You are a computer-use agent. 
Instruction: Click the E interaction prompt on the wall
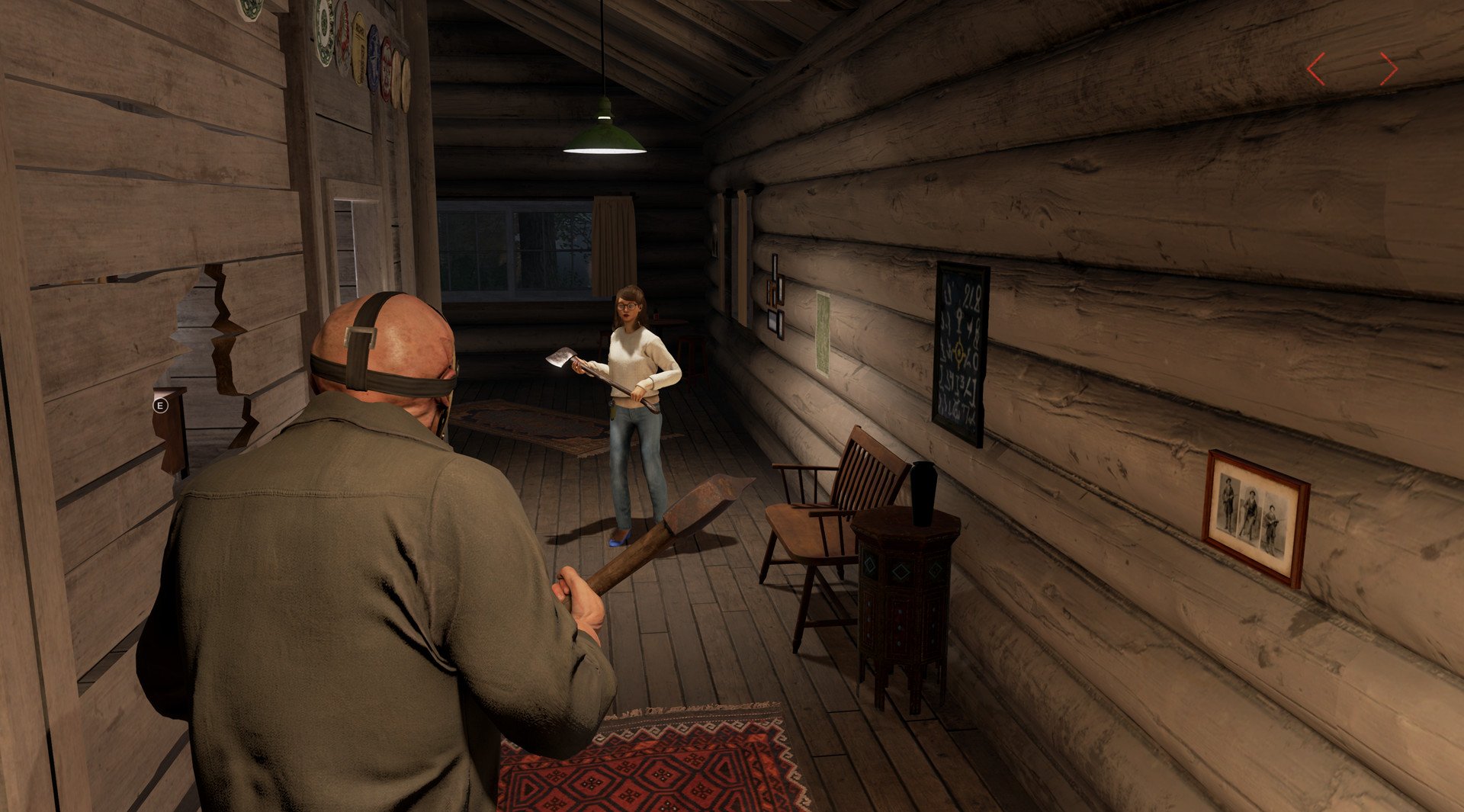159,406
